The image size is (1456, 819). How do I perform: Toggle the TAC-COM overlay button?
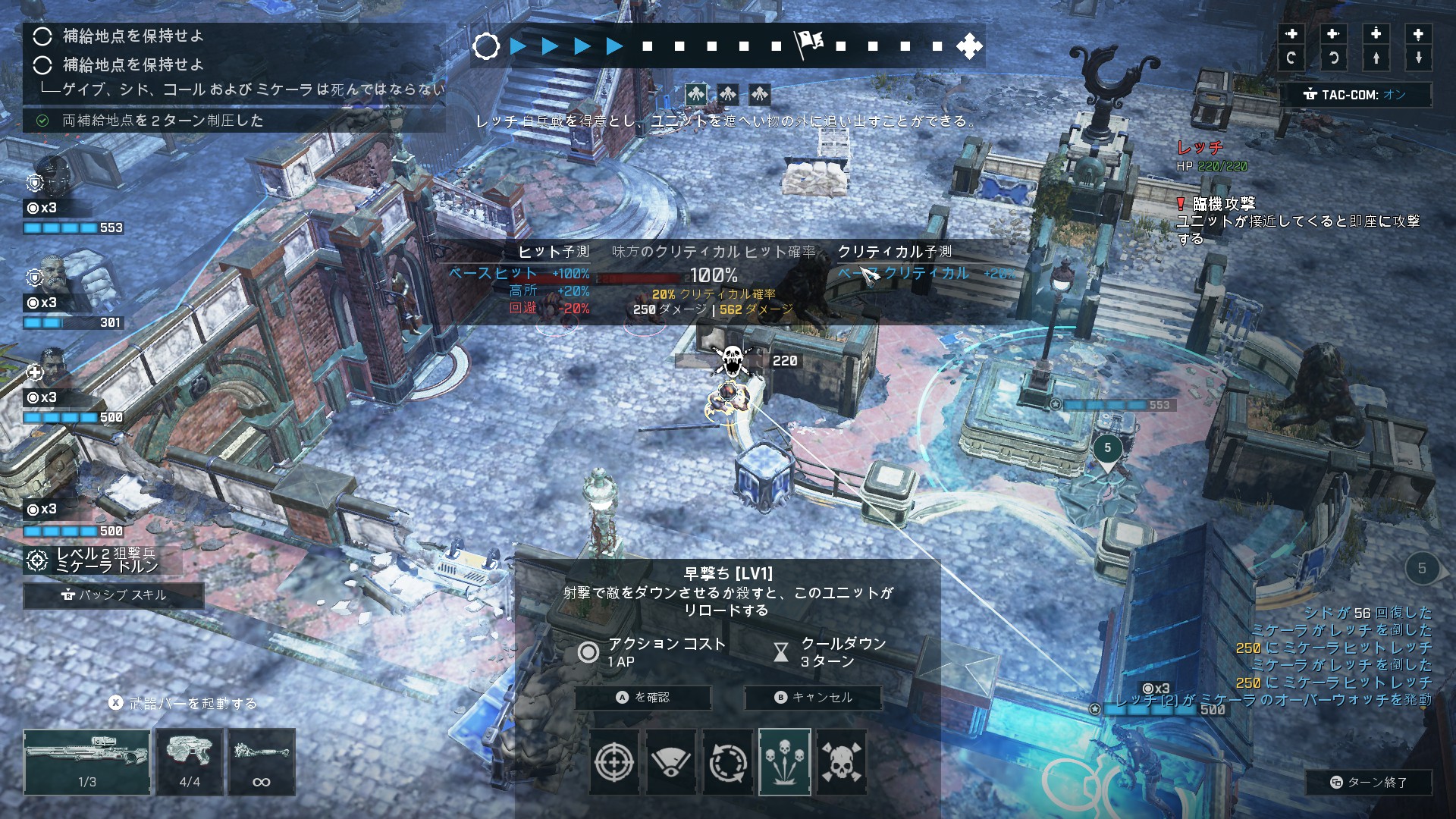[1356, 95]
